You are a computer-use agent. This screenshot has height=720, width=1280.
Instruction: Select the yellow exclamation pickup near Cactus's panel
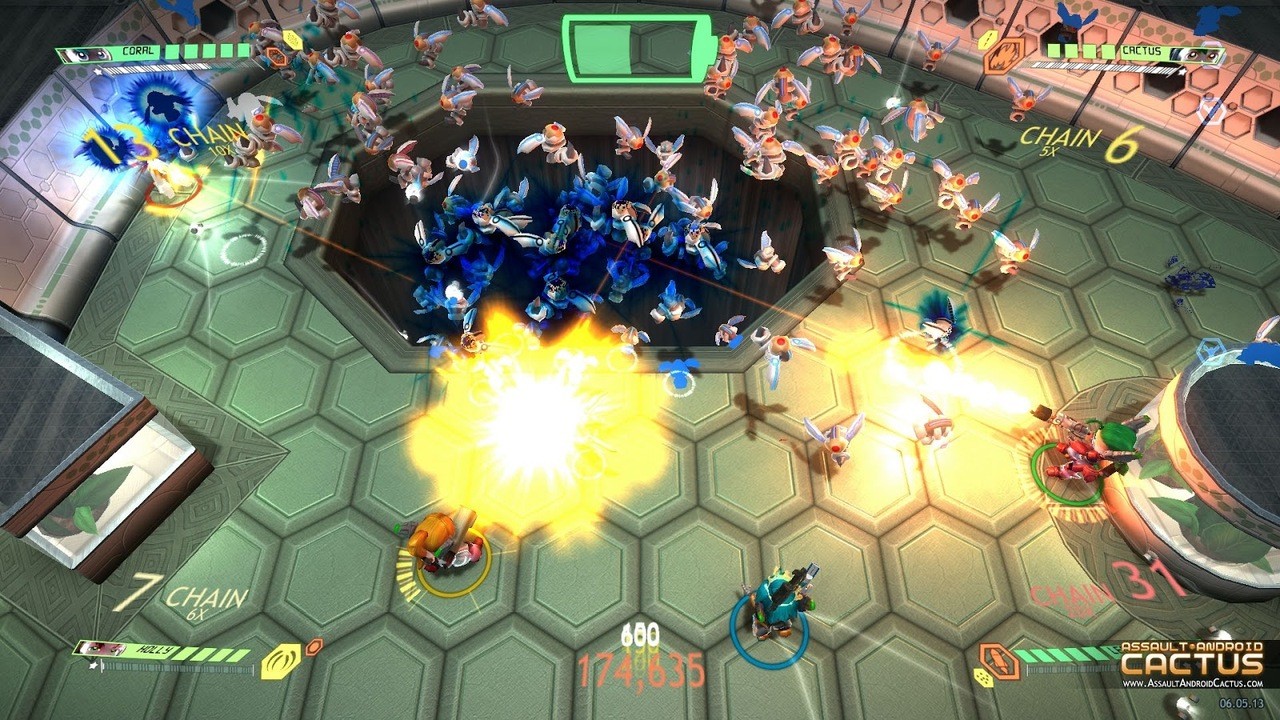986,39
